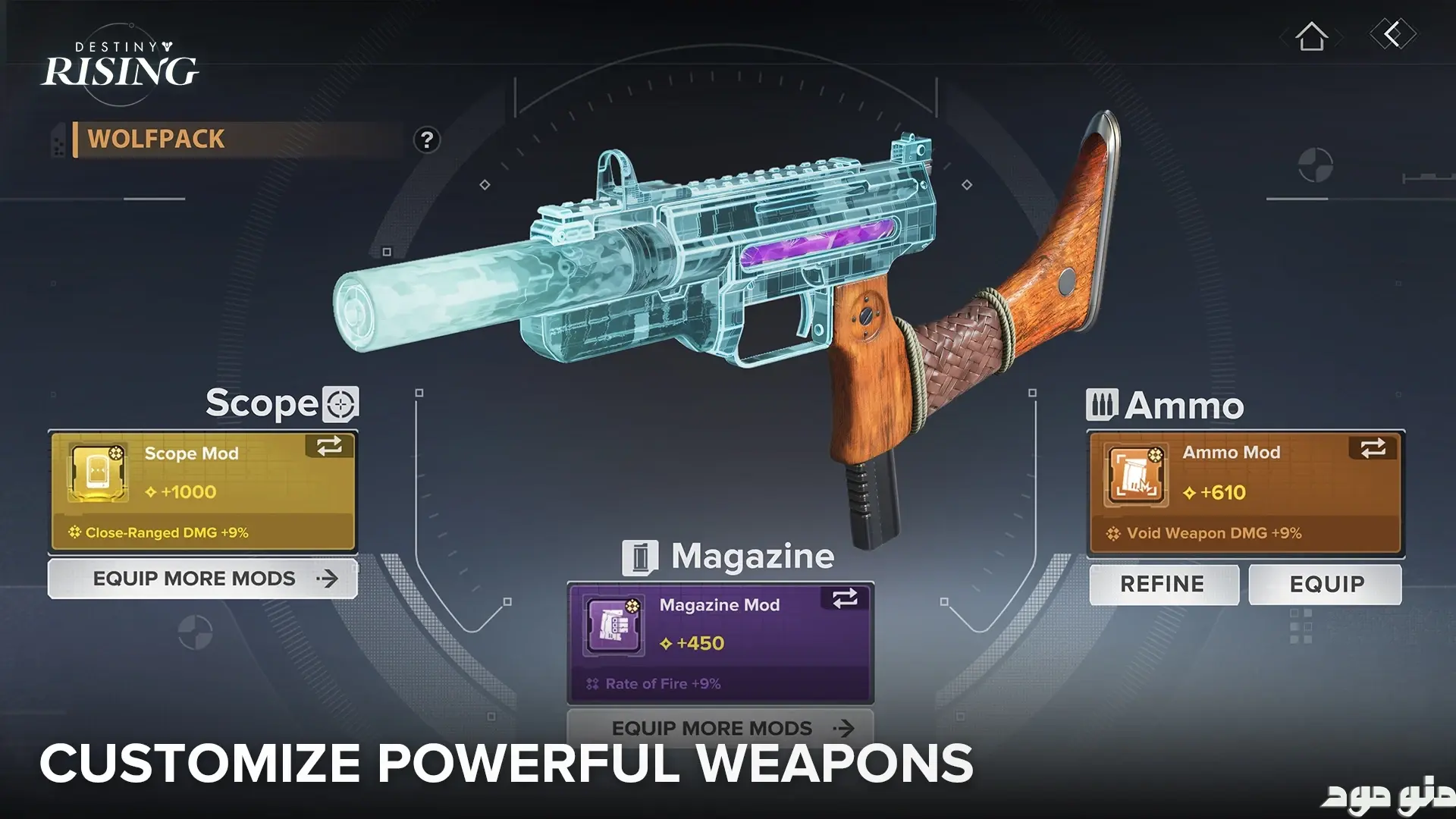Select the Ammo Mod card
This screenshot has width=1456, height=819.
coord(1245,493)
